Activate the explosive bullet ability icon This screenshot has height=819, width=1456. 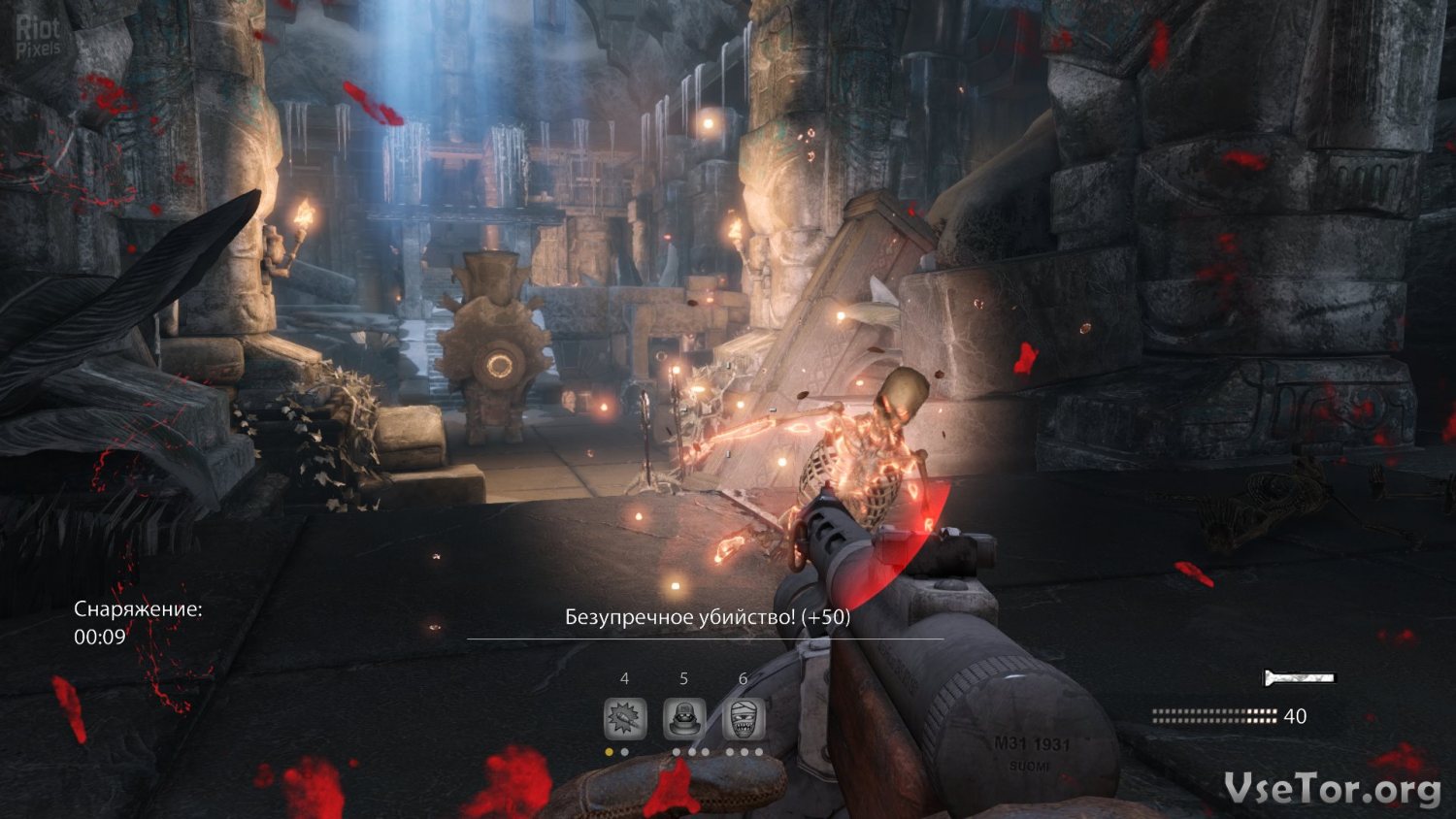625,719
